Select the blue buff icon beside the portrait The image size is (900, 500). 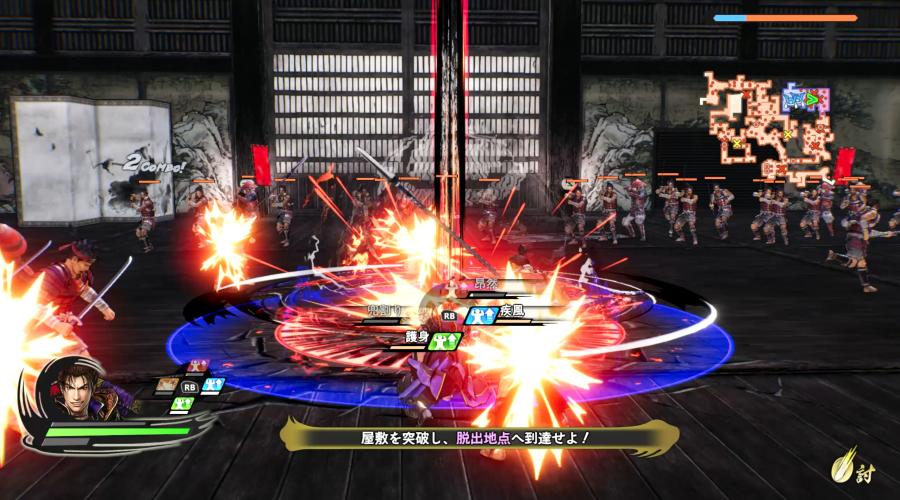point(213,385)
